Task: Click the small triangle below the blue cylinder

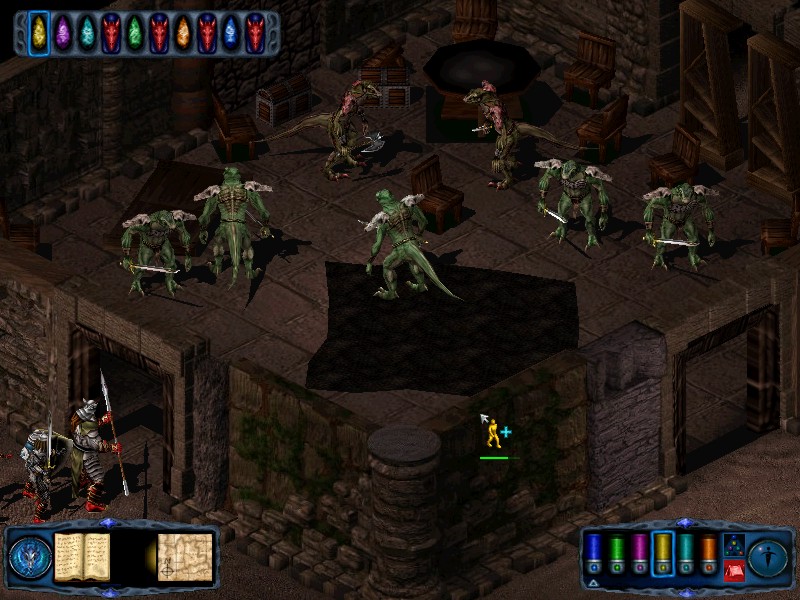Action: click(594, 582)
